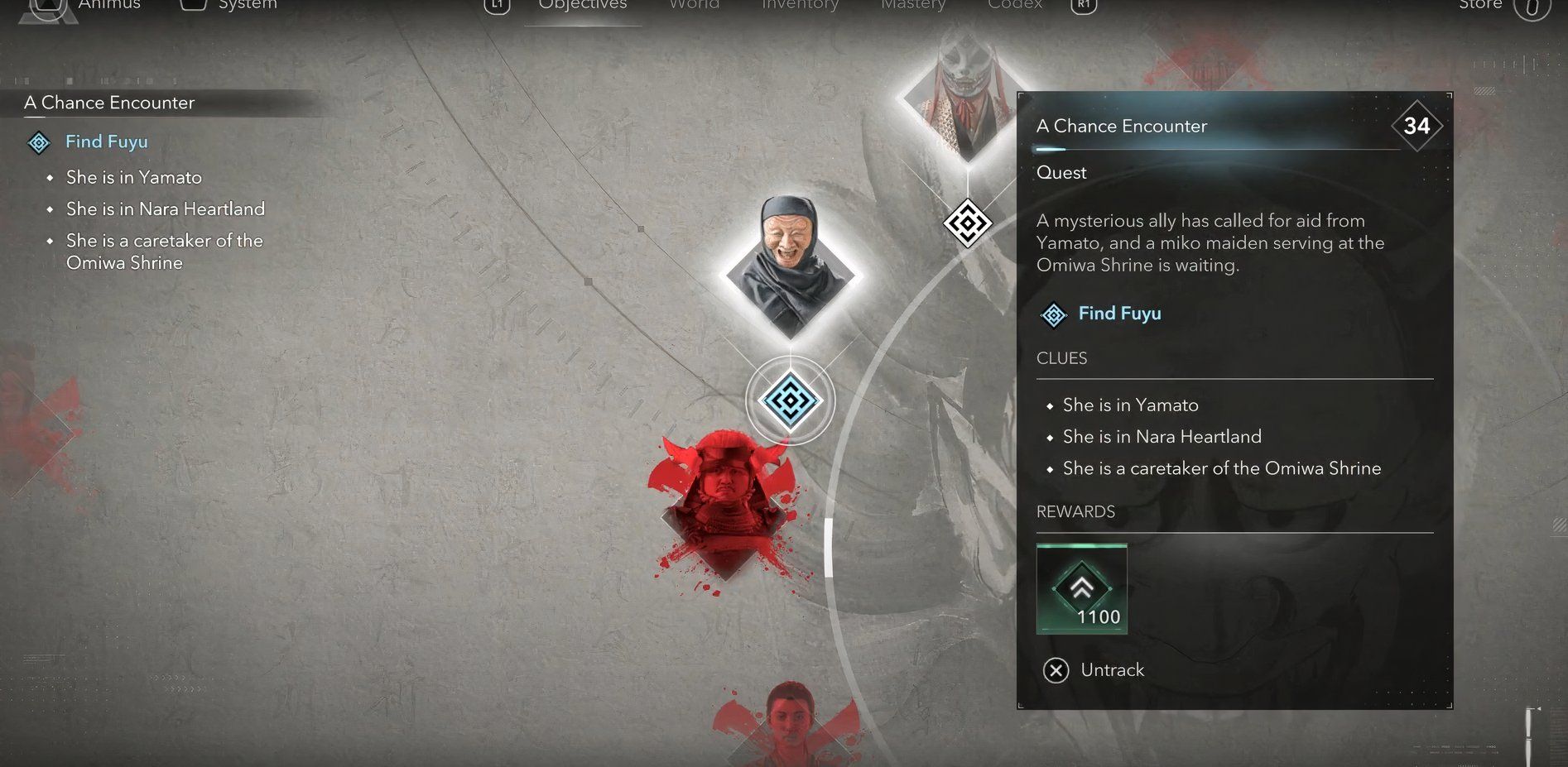This screenshot has width=1568, height=767.
Task: Click the 1100 XP reward tile
Action: 1081,589
